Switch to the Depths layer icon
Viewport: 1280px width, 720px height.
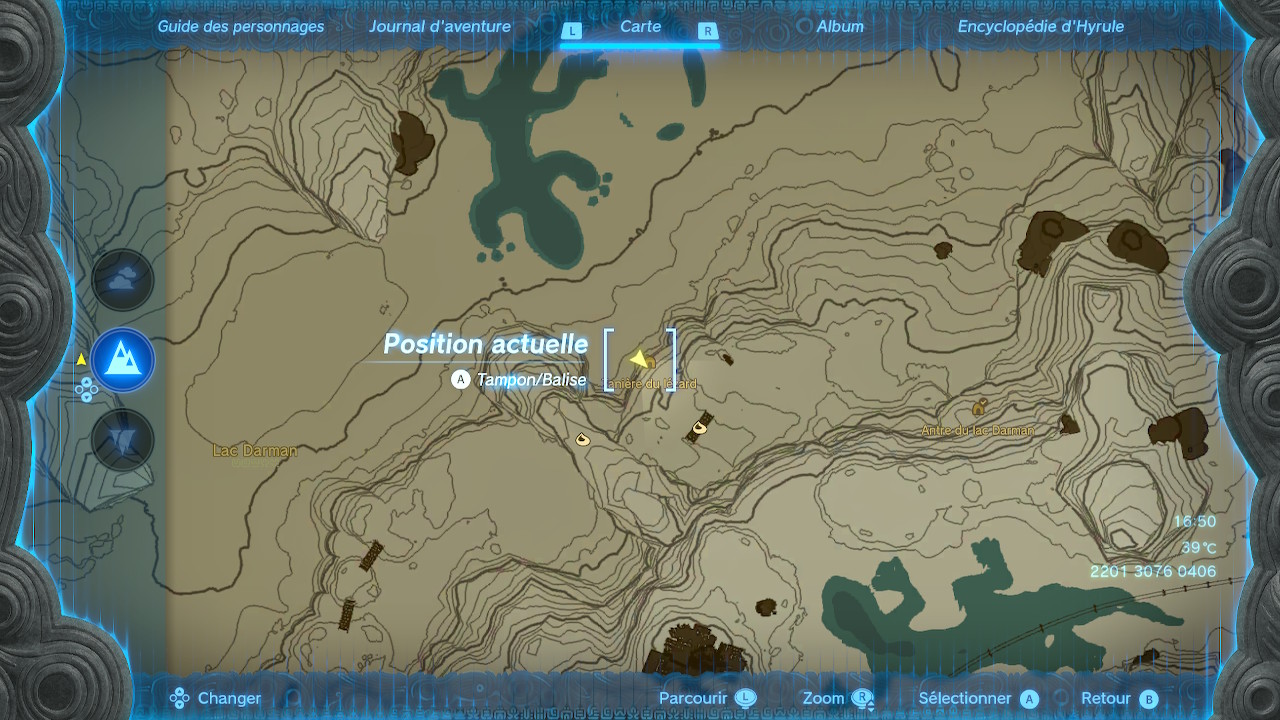click(122, 440)
